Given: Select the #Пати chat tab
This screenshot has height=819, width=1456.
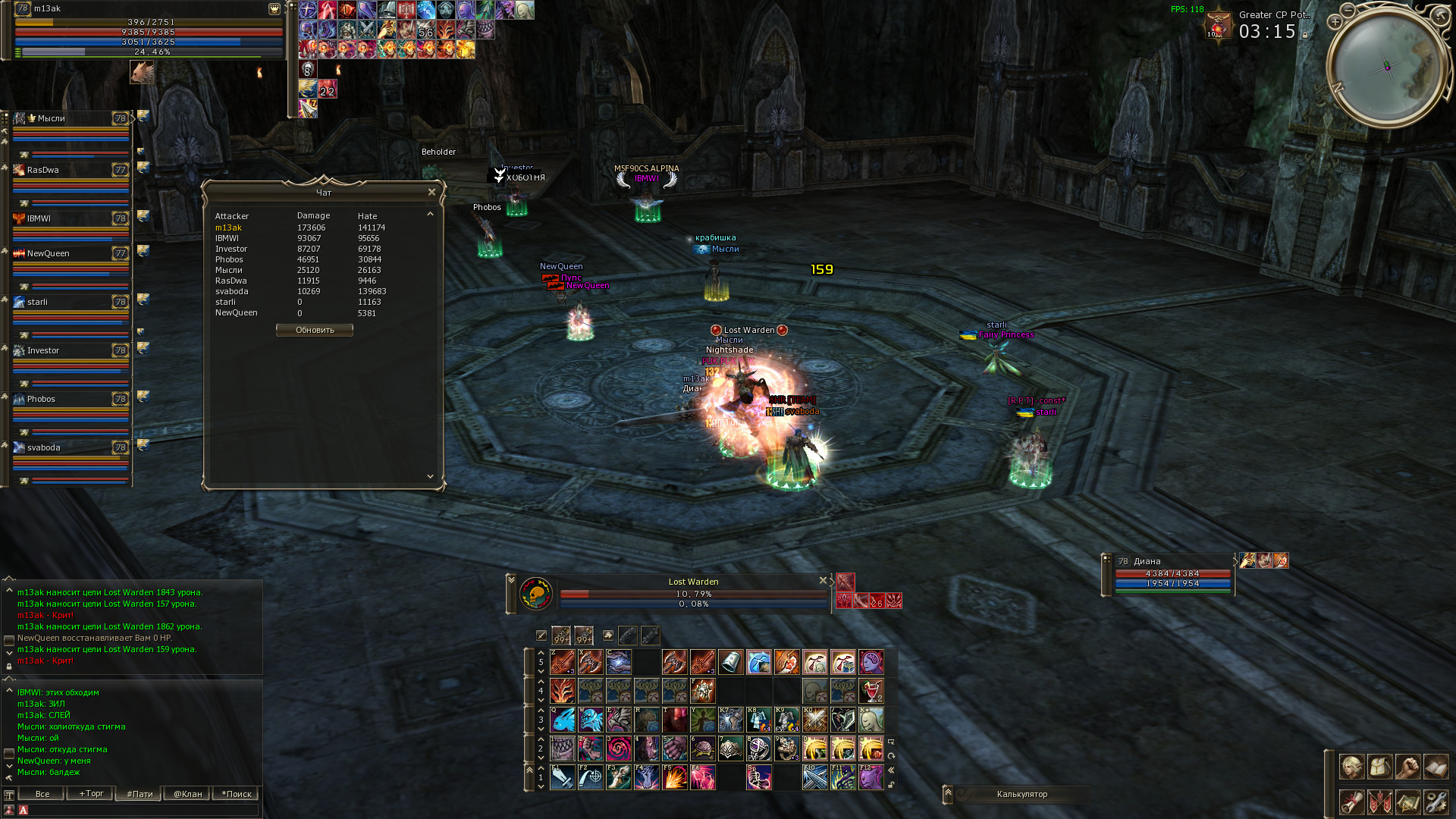Looking at the screenshot, I should tap(140, 794).
